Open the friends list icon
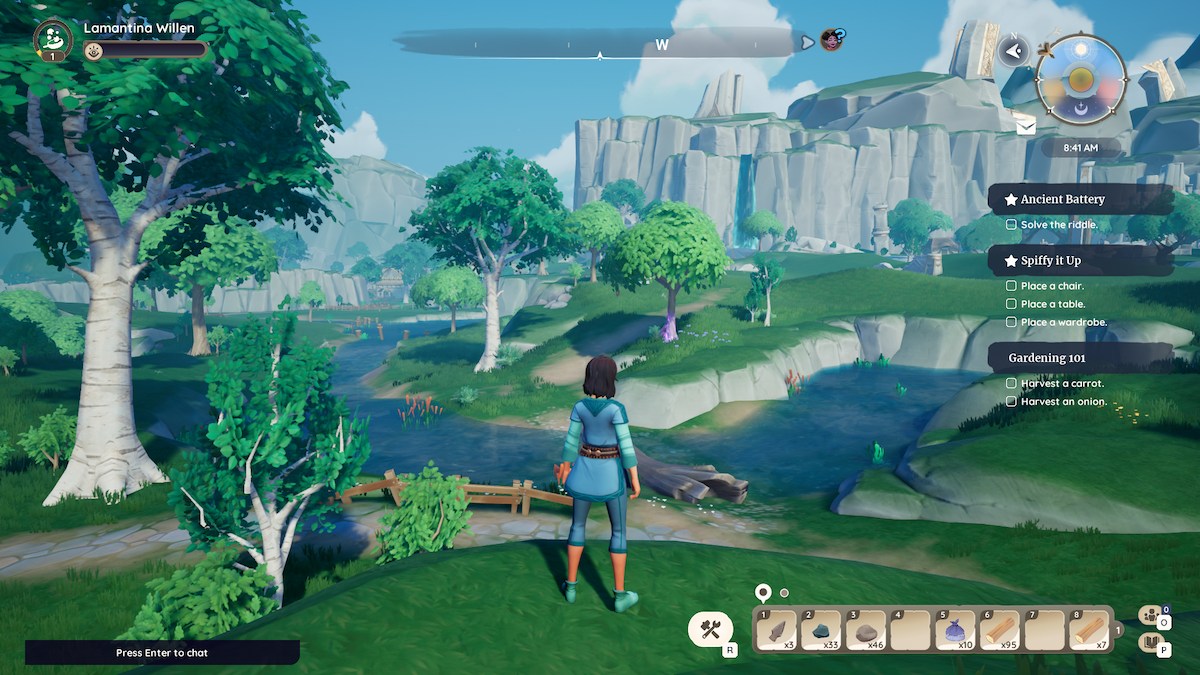1200x675 pixels. pos(1151,614)
